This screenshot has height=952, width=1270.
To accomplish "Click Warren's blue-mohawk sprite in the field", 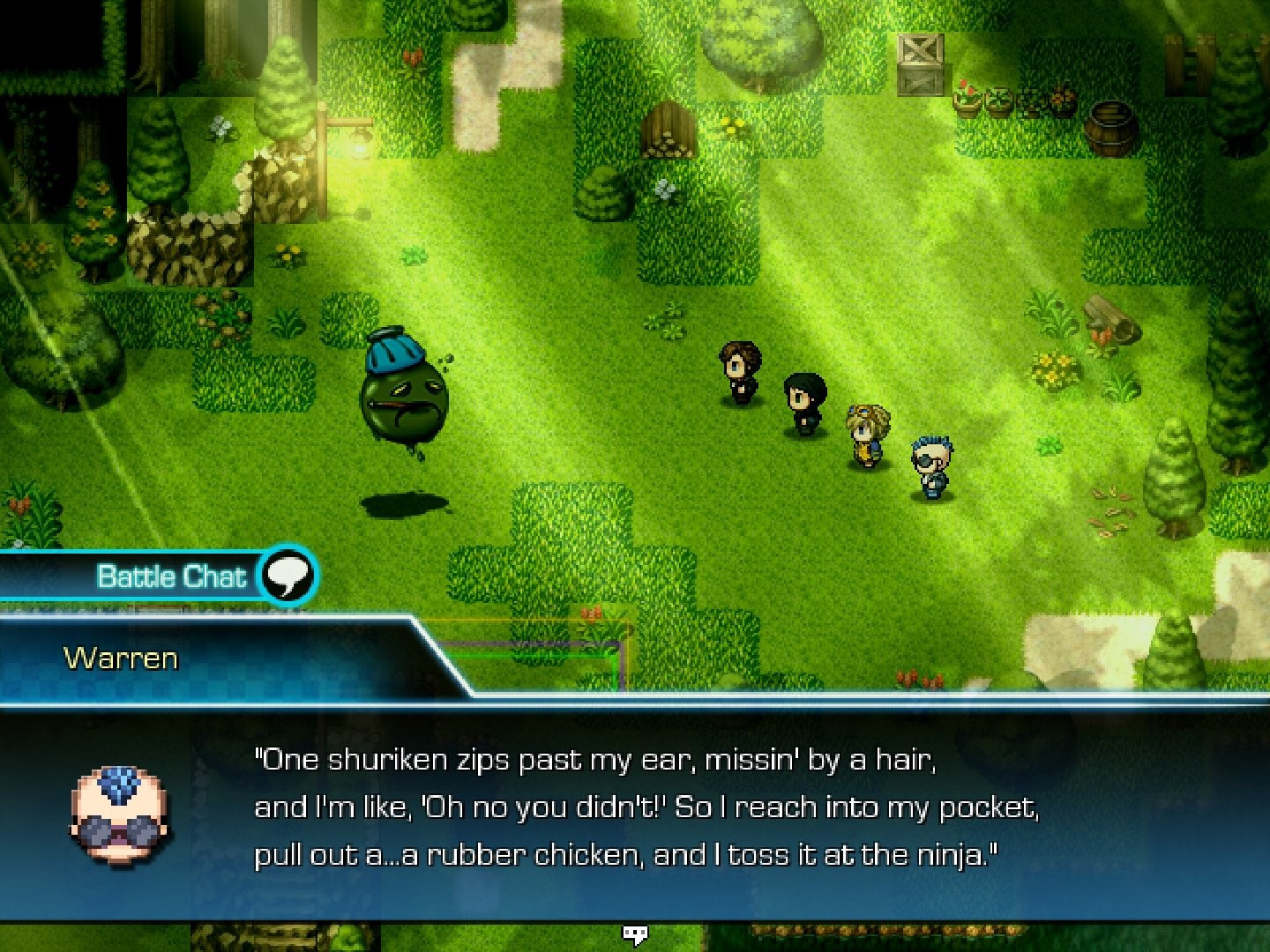I will 932,463.
